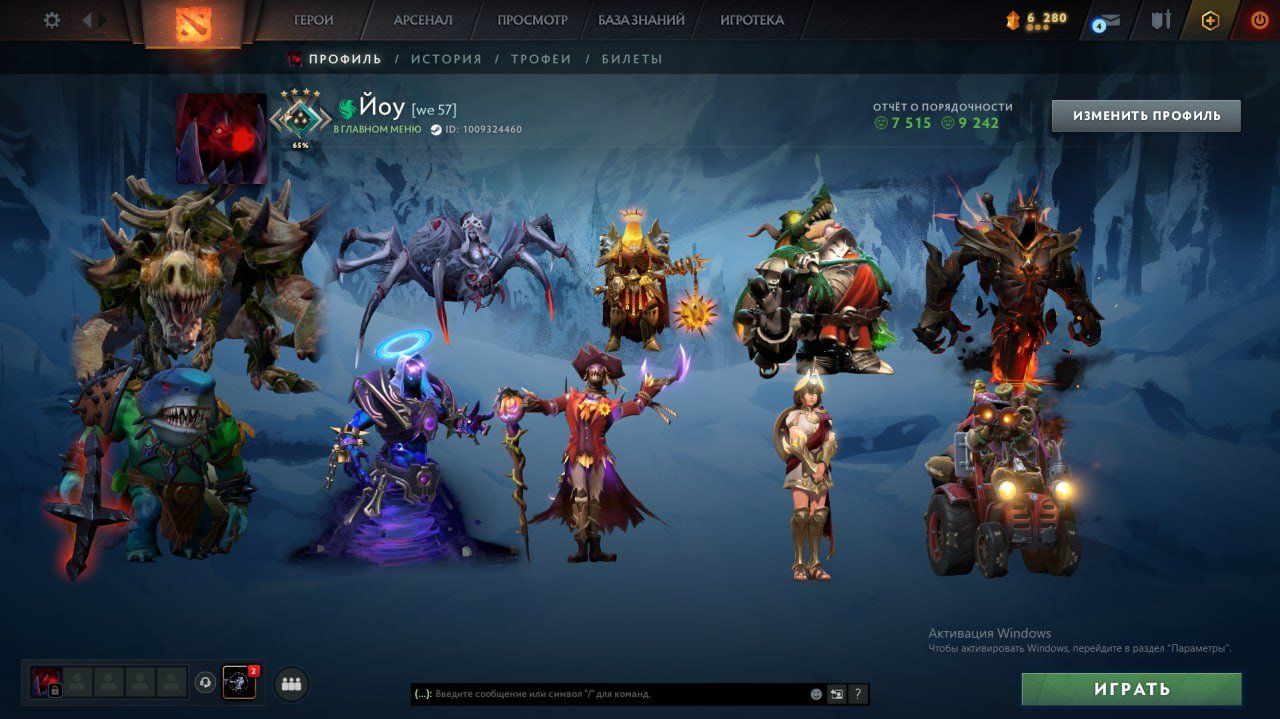This screenshot has height=719, width=1280.
Task: Open the АРСЕНАЛ menu
Action: coord(423,20)
